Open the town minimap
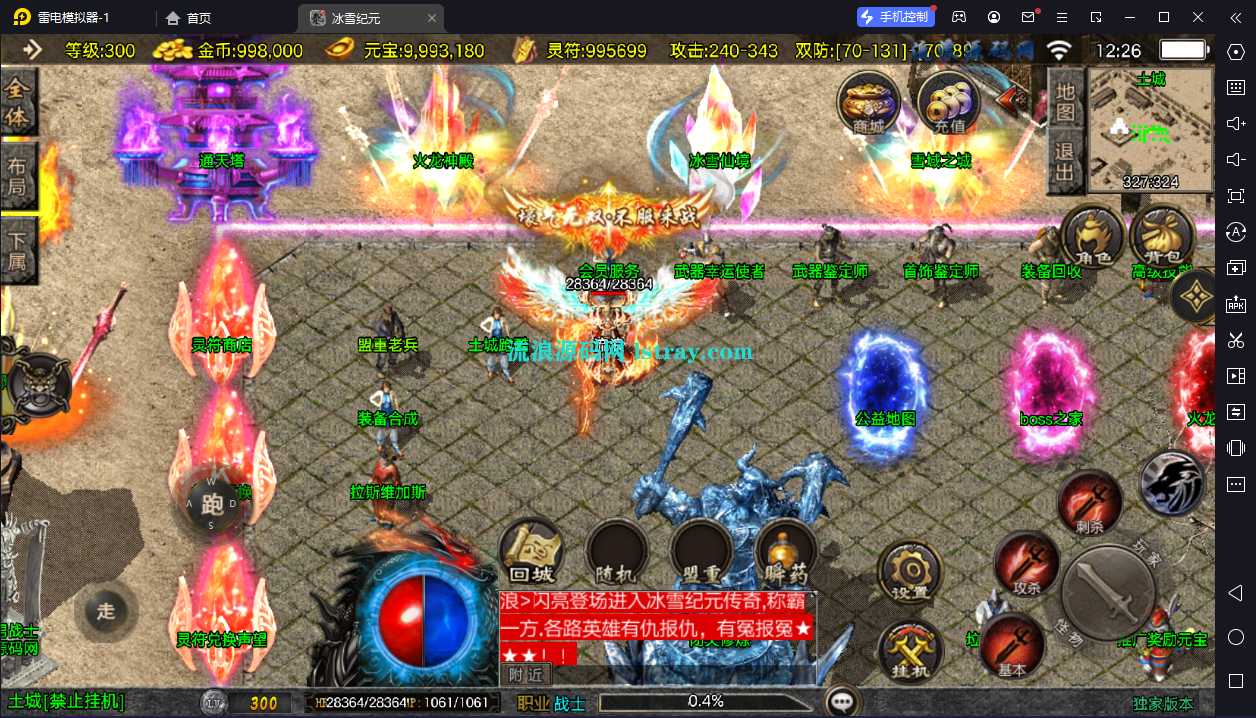 coord(1150,129)
